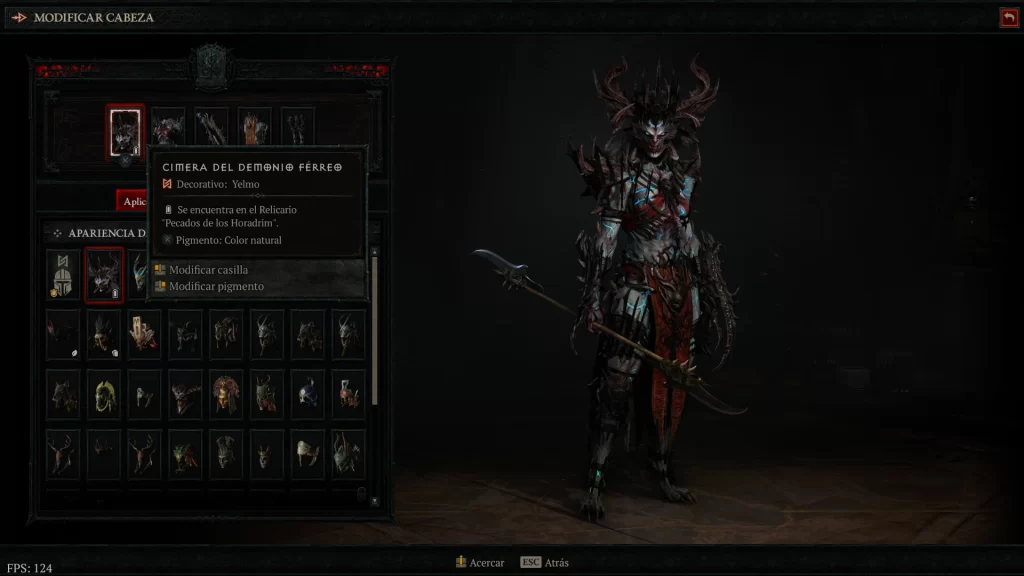This screenshot has height=576, width=1024.
Task: Choose the red and gold headdress appearance
Action: [x=226, y=394]
